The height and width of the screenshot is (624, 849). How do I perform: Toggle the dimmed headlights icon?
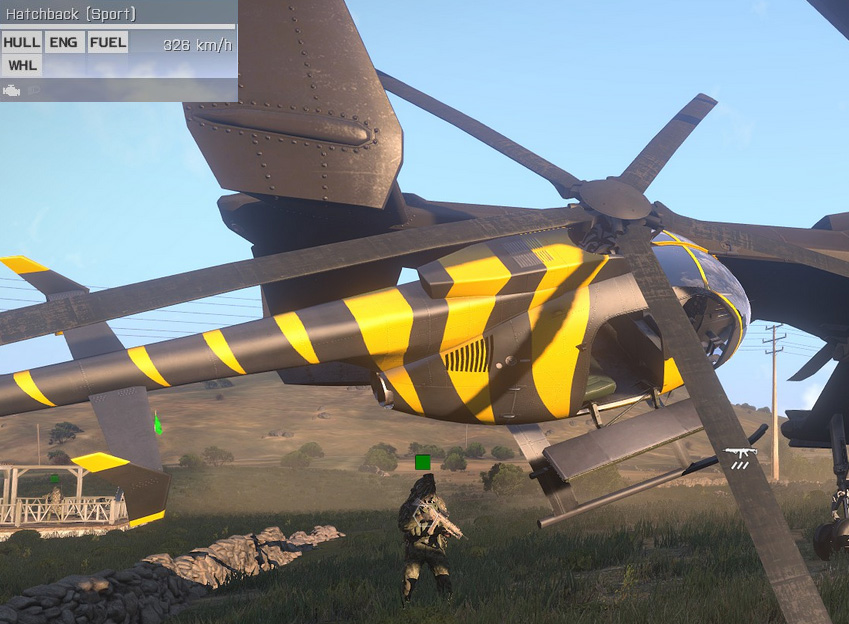[33, 91]
